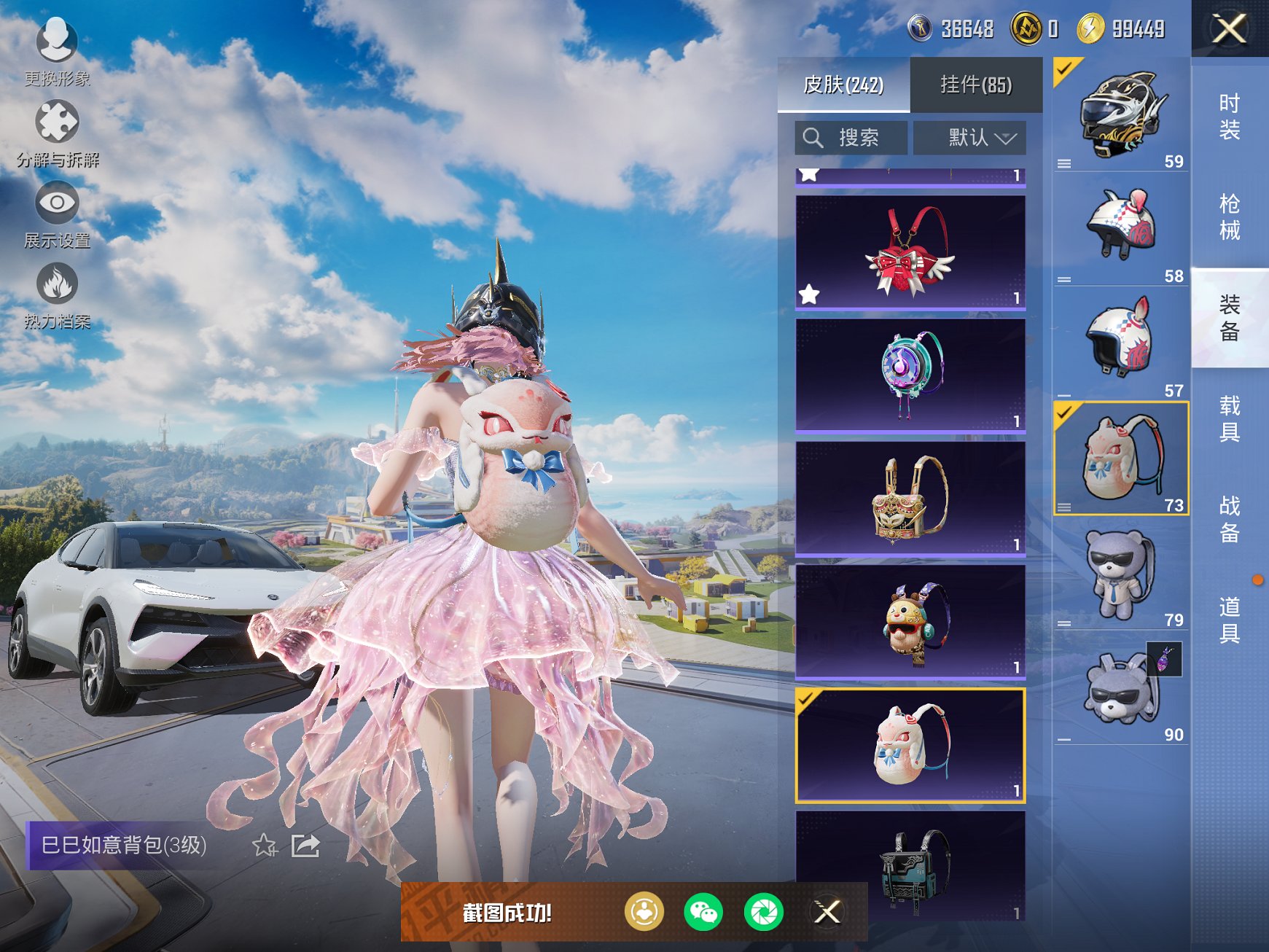Dismiss the 截图成功 screenshot banner
This screenshot has width=1269, height=952.
(827, 912)
